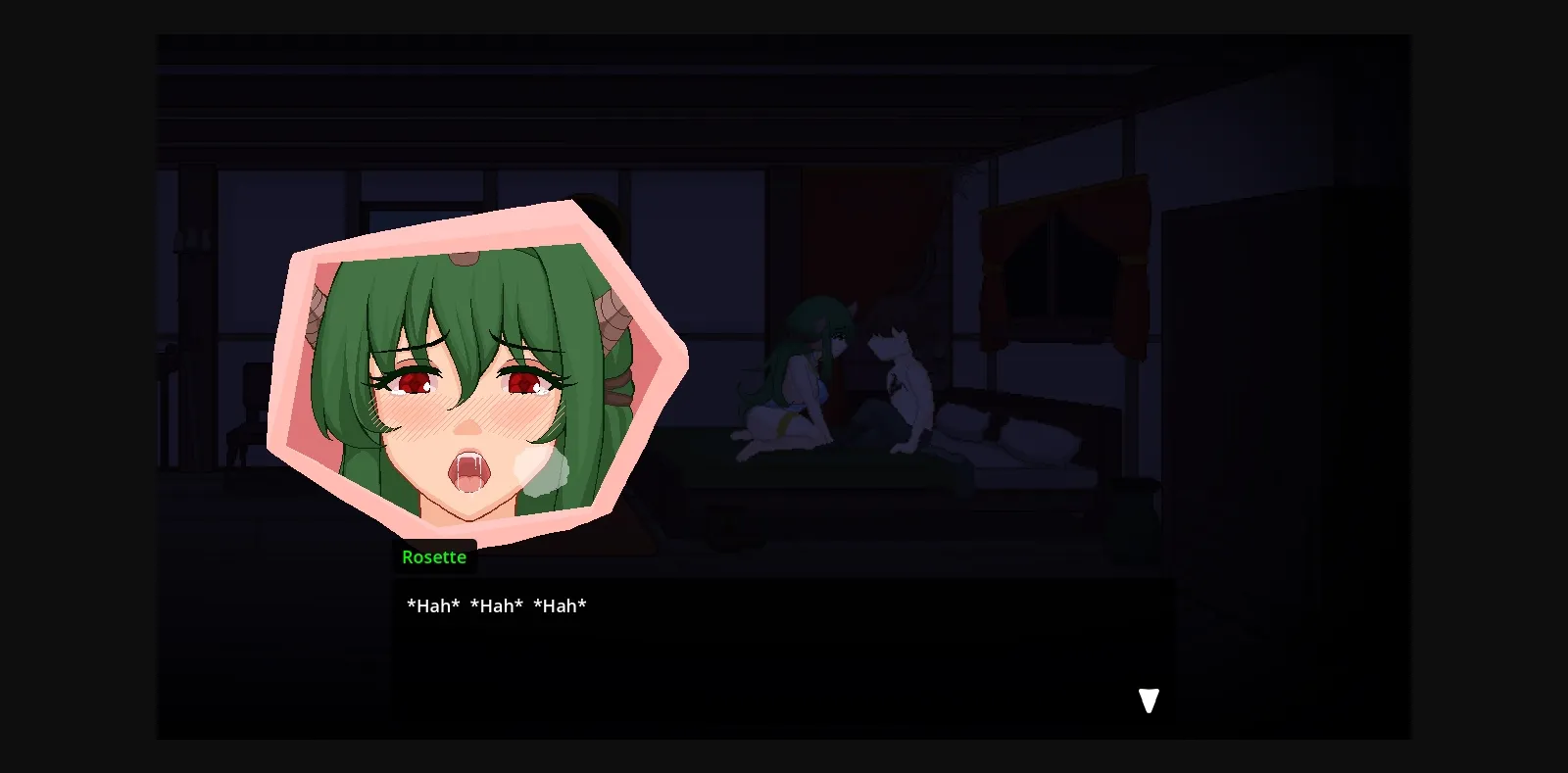Image resolution: width=1568 pixels, height=773 pixels.
Task: Click the gray stone on Rosette's head
Action: 463,257
